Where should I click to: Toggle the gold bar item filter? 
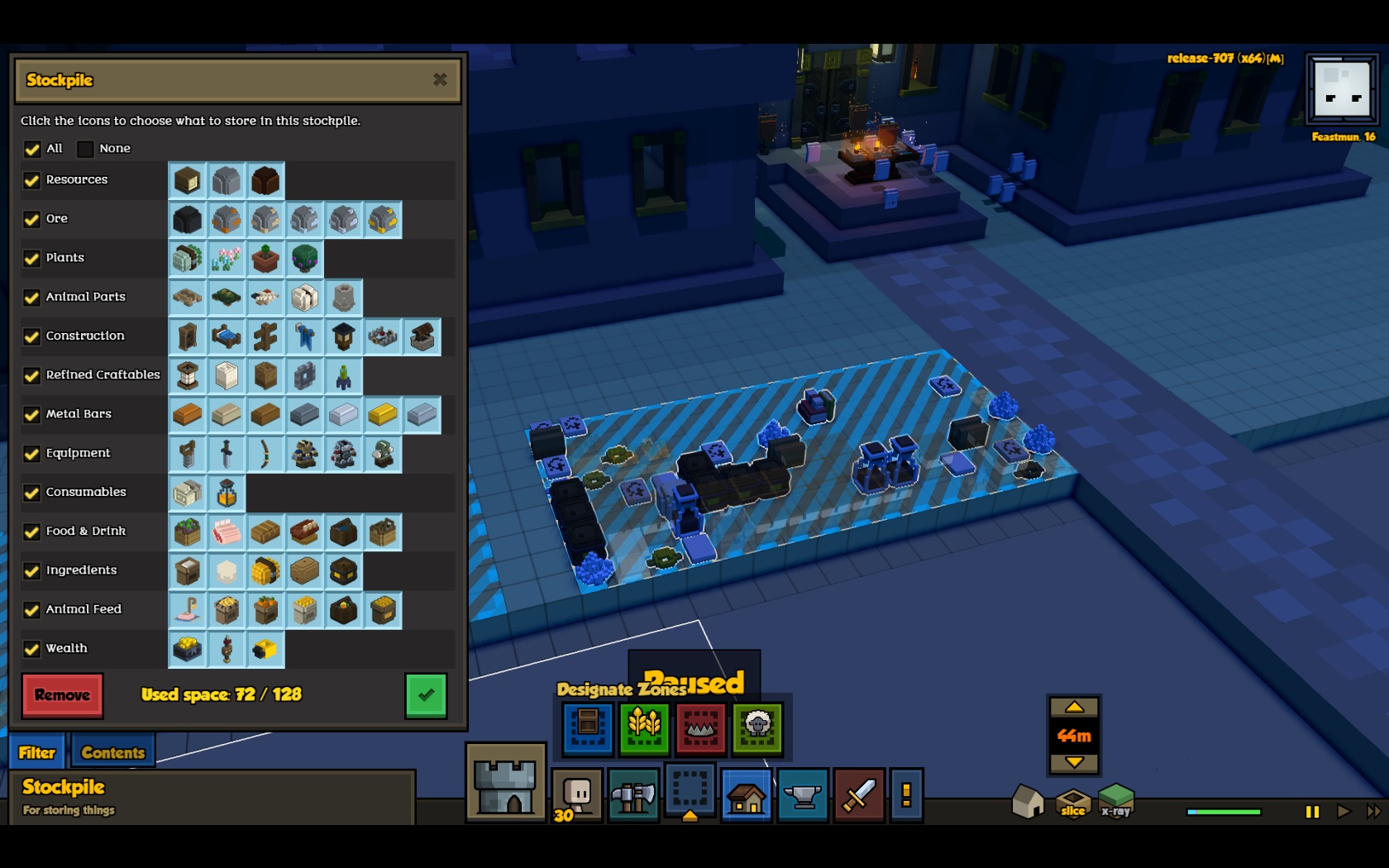click(x=382, y=414)
